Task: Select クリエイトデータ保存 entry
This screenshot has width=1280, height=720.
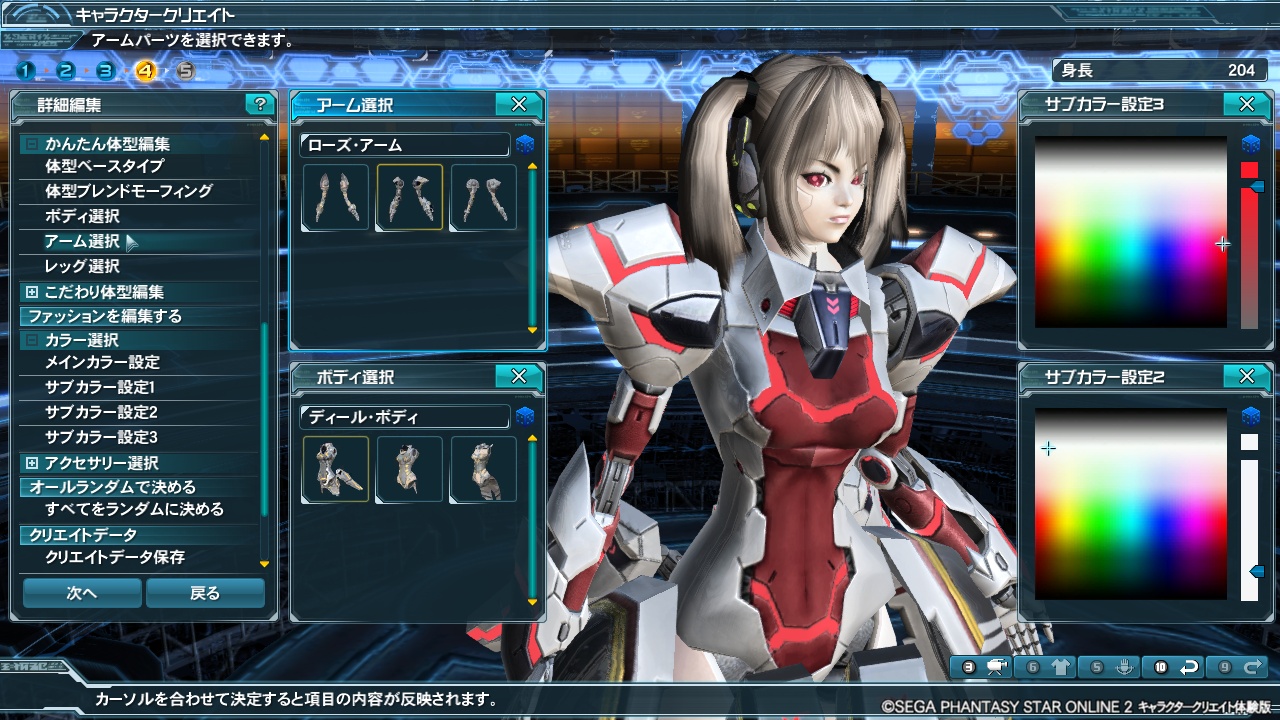Action: (x=115, y=557)
